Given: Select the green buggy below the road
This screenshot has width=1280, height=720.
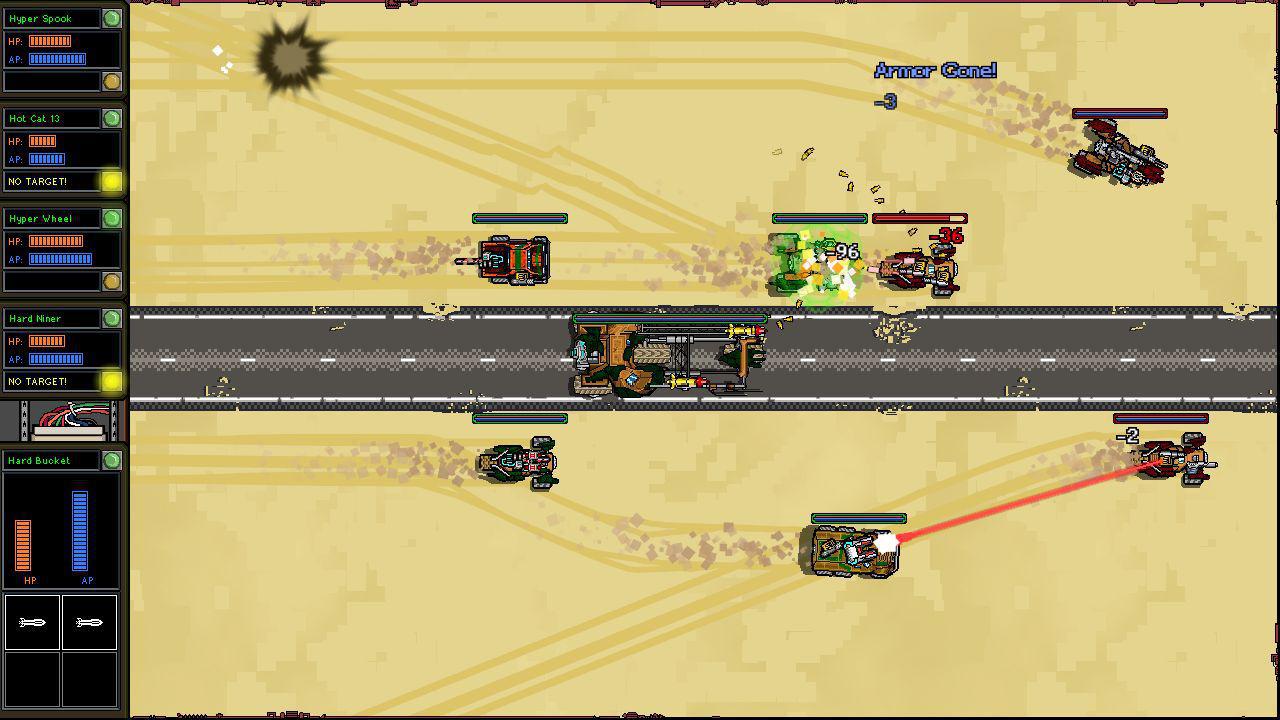Looking at the screenshot, I should [520, 460].
